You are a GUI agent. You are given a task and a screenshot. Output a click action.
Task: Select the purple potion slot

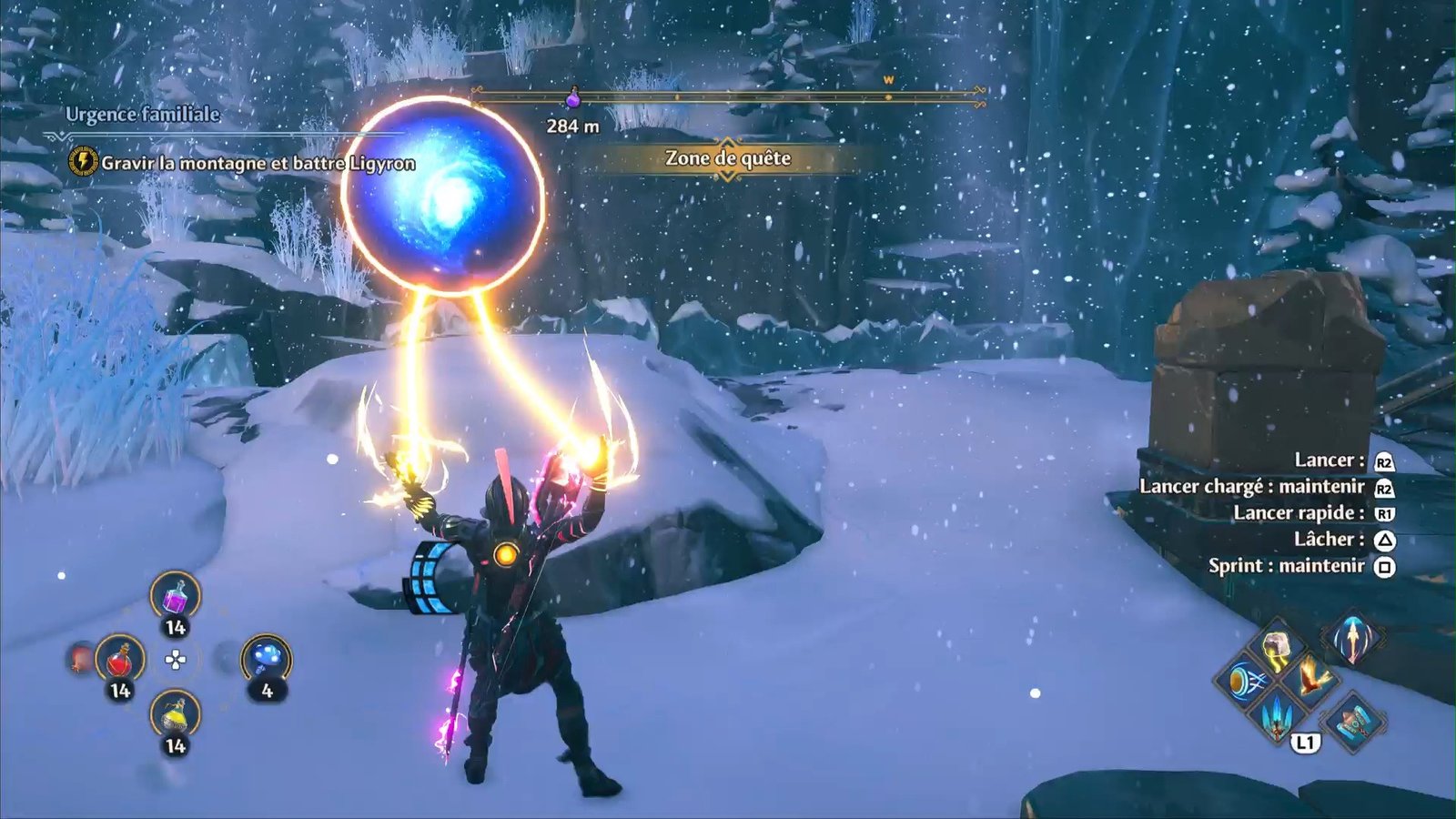(x=175, y=597)
